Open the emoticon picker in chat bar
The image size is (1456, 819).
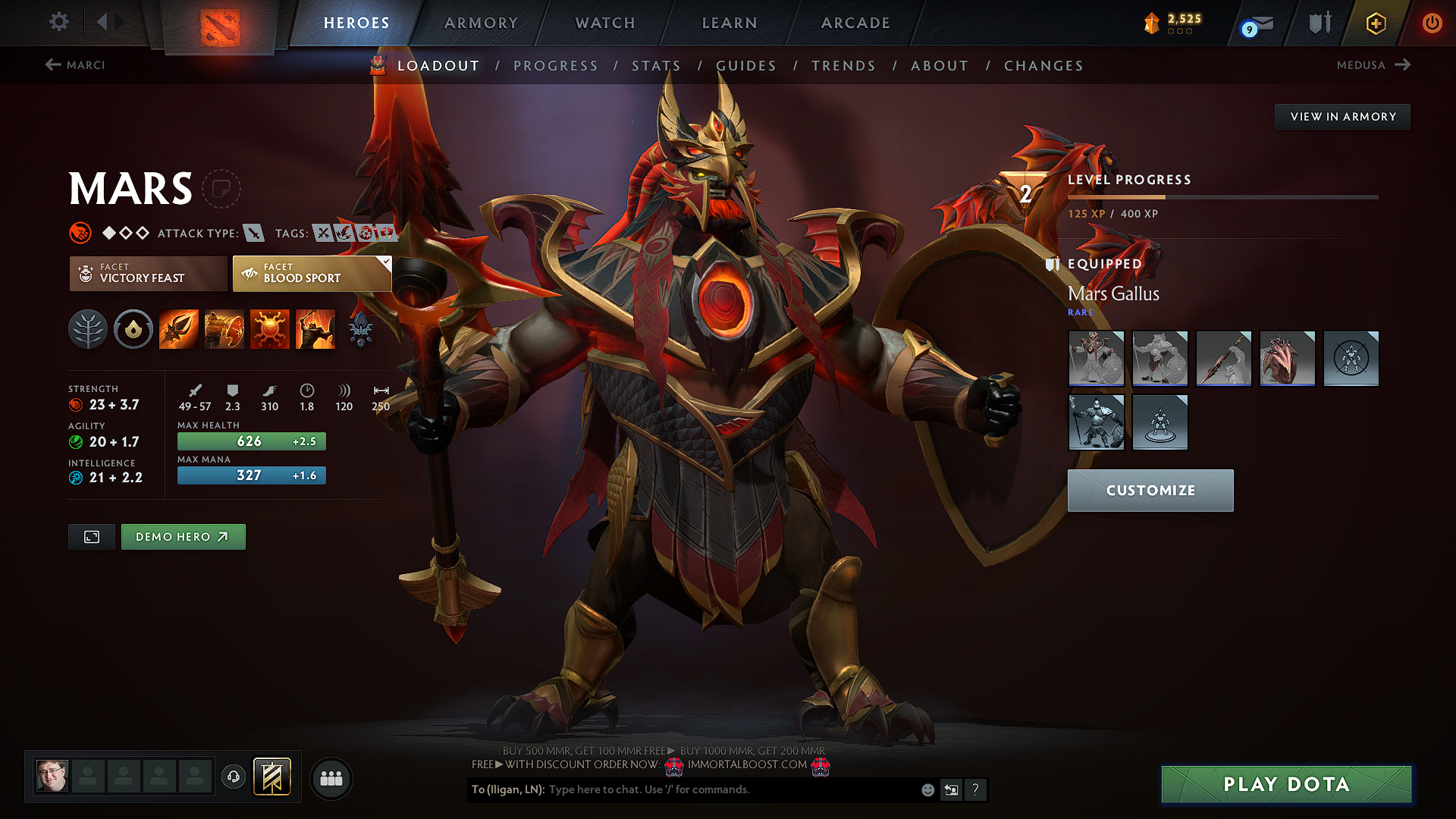pos(927,789)
